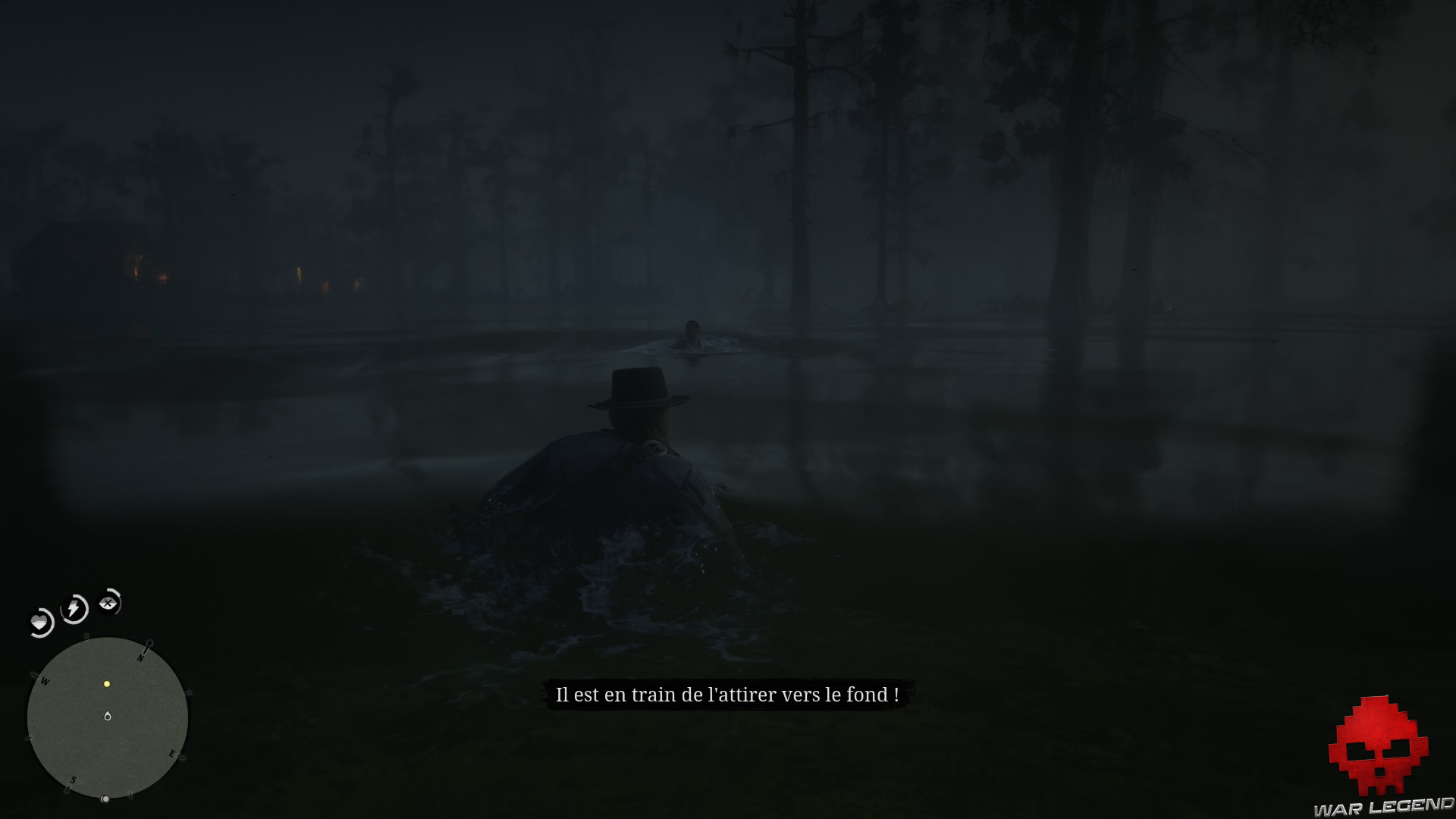Select the South marker on the minimap
The width and height of the screenshot is (1456, 819).
(73, 780)
